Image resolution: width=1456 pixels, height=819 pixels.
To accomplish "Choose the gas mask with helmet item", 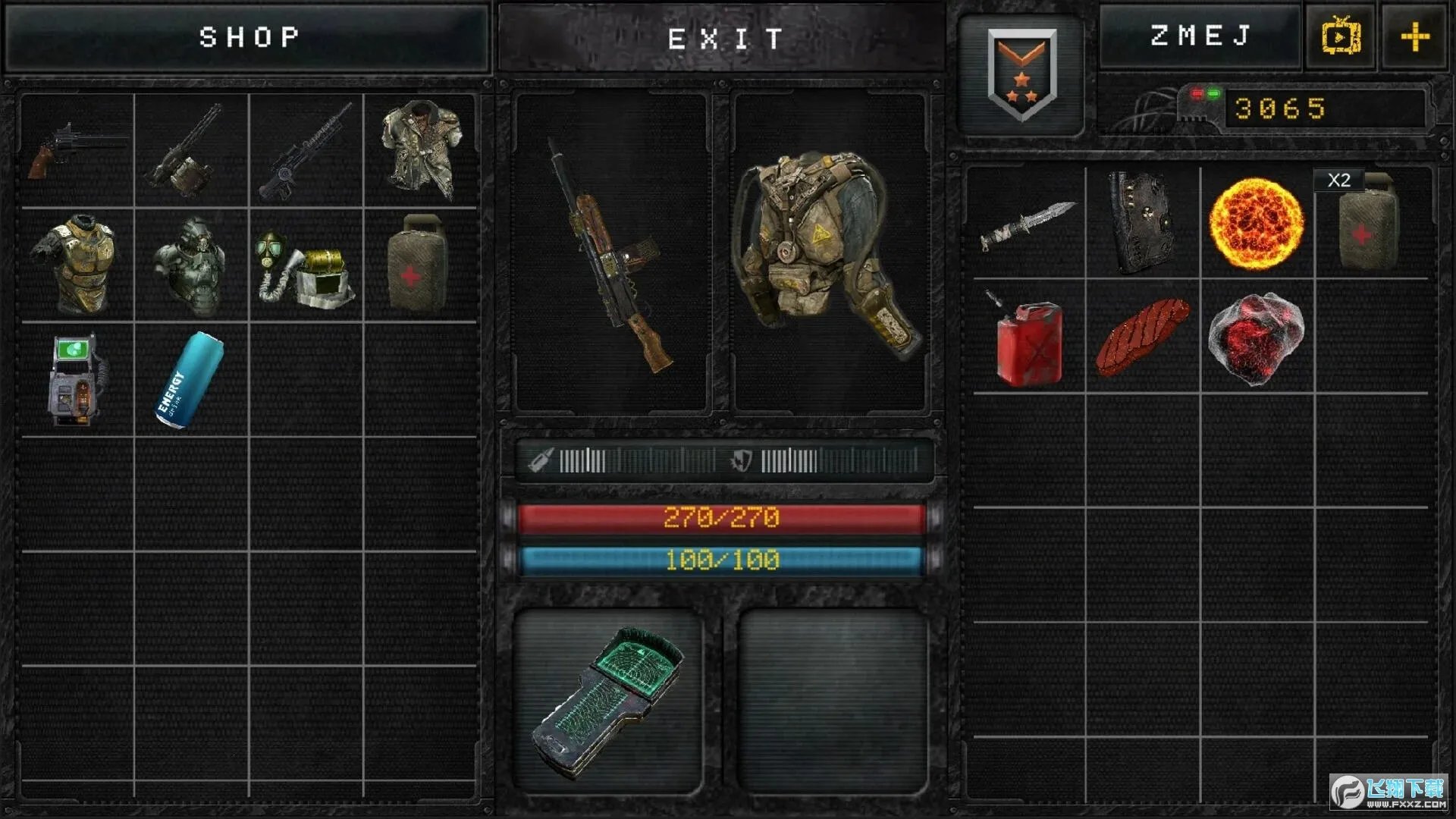I will (306, 267).
